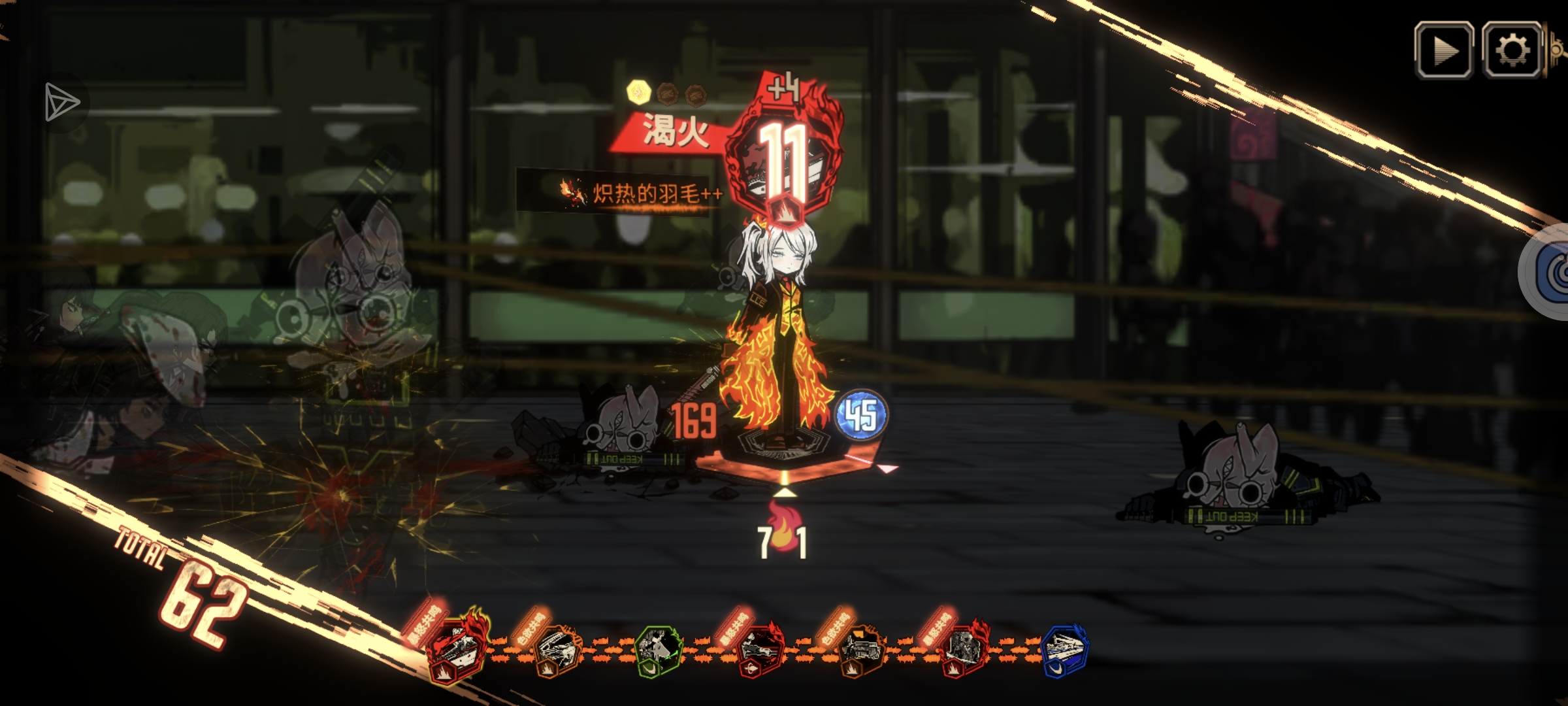The image size is (1568, 706).
Task: Open the gear settings menu
Action: pyautogui.click(x=1512, y=50)
